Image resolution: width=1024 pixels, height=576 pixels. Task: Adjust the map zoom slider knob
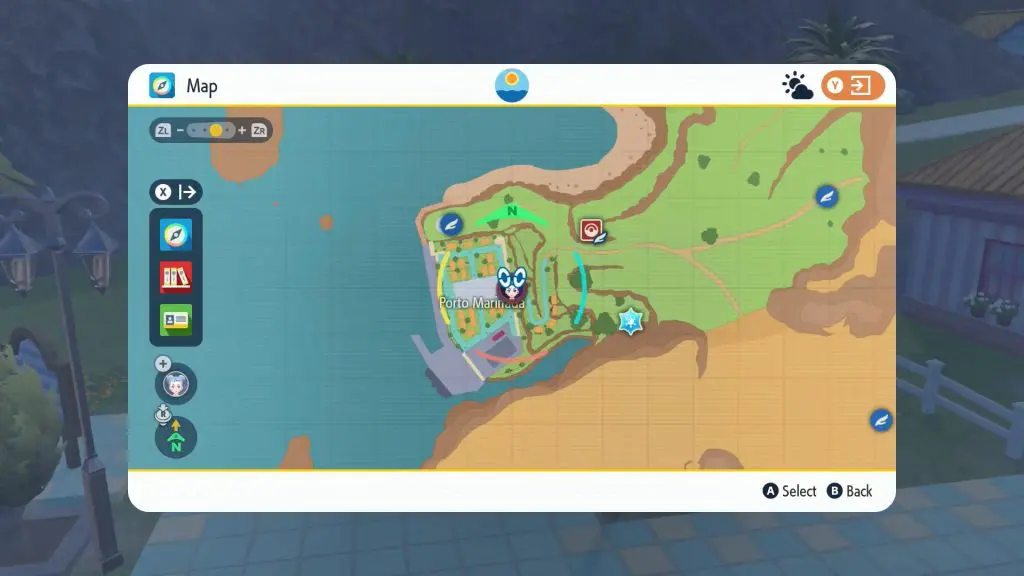[216, 131]
